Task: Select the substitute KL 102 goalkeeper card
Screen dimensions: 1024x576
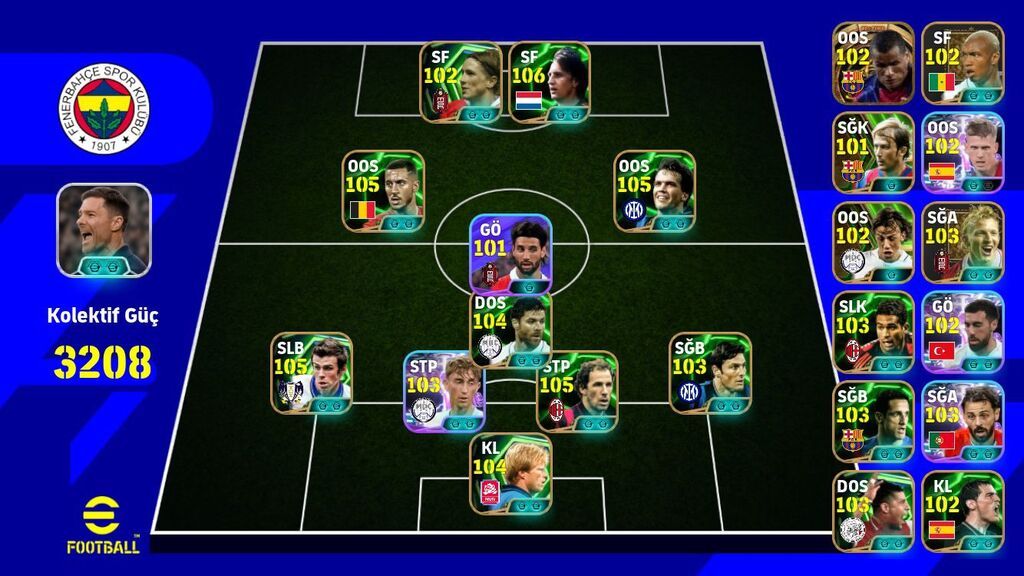Action: coord(962,510)
